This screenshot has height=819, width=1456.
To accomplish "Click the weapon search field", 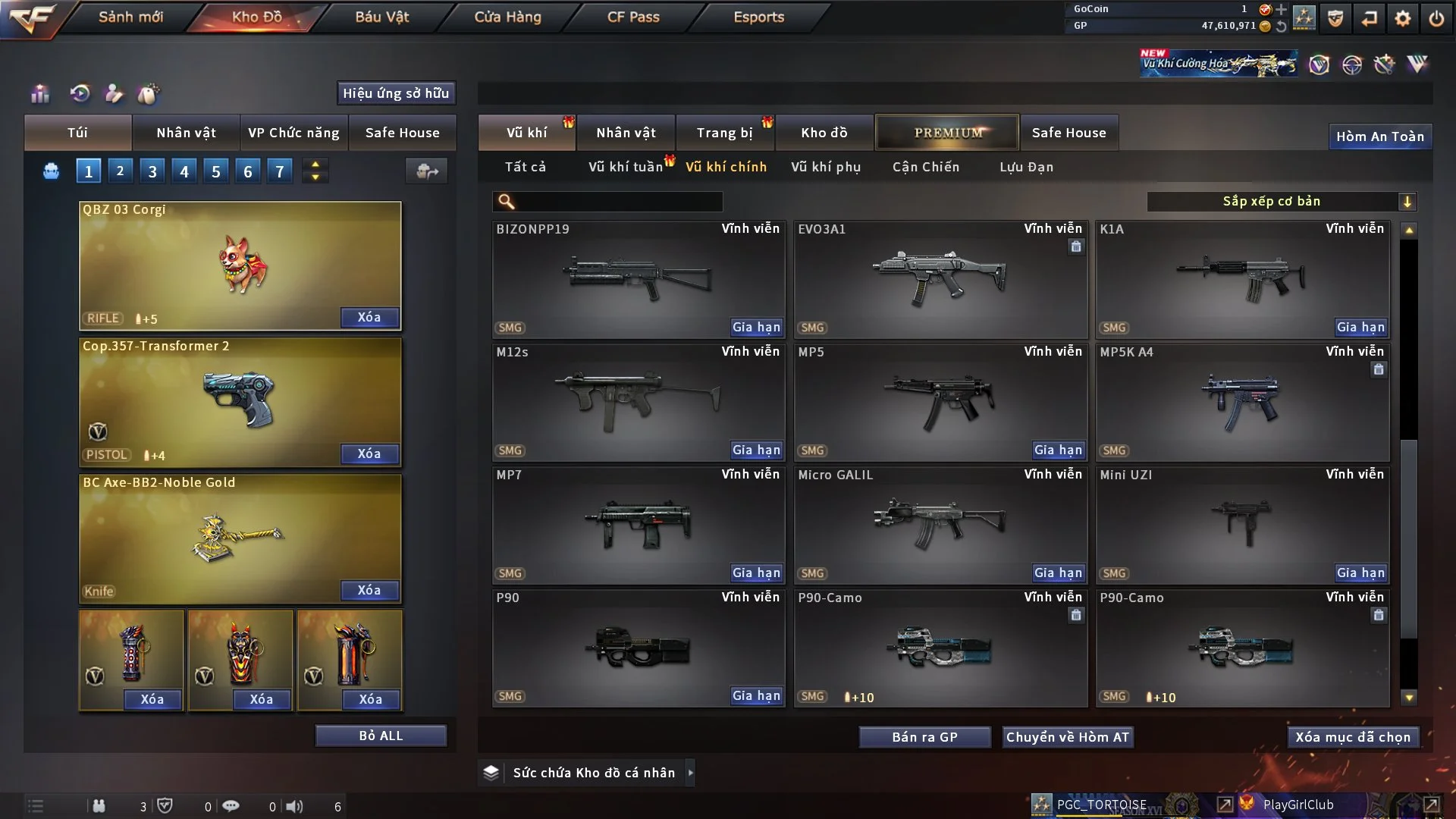I will coord(618,202).
